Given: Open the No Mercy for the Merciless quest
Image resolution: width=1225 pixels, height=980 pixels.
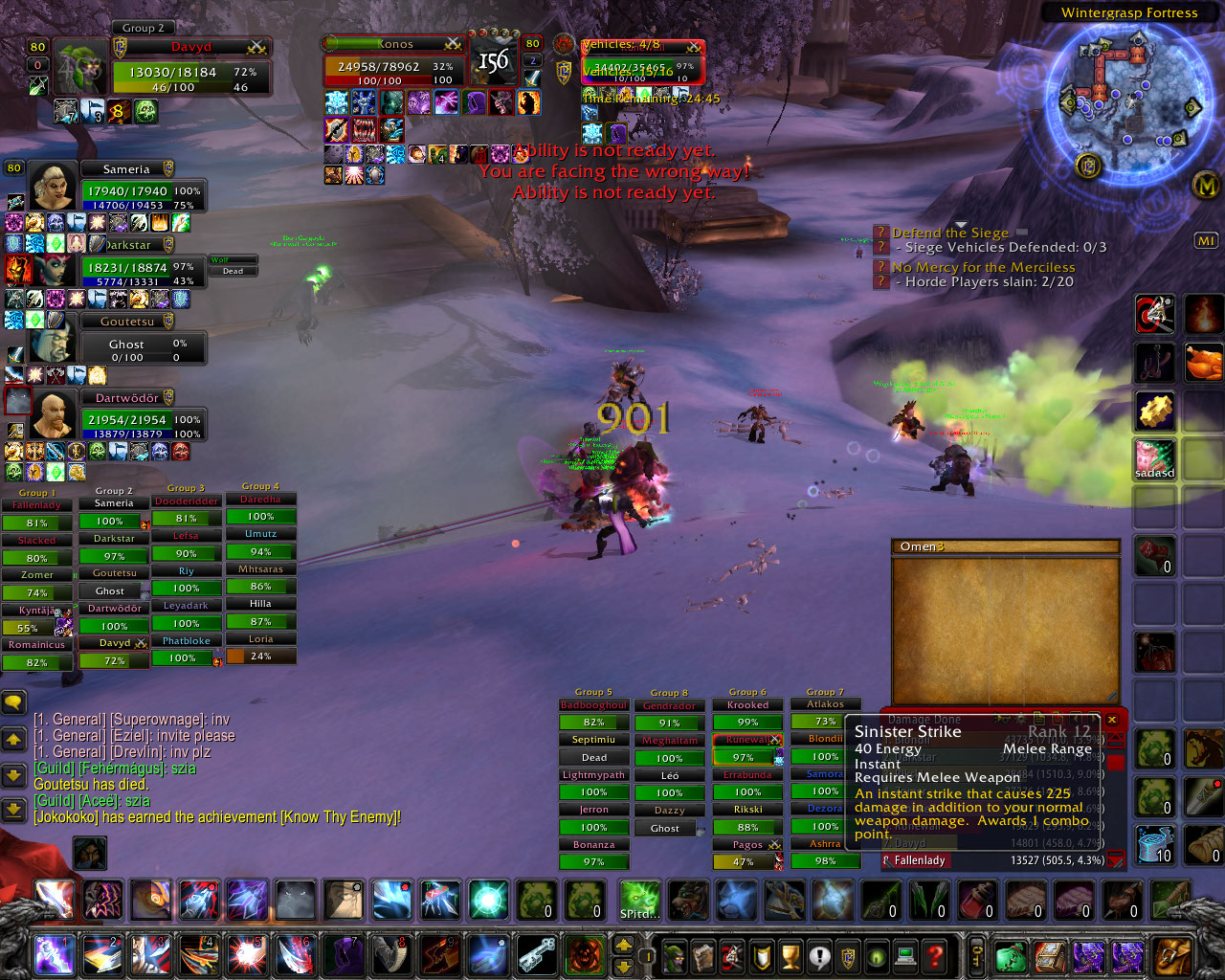Looking at the screenshot, I should tap(983, 268).
